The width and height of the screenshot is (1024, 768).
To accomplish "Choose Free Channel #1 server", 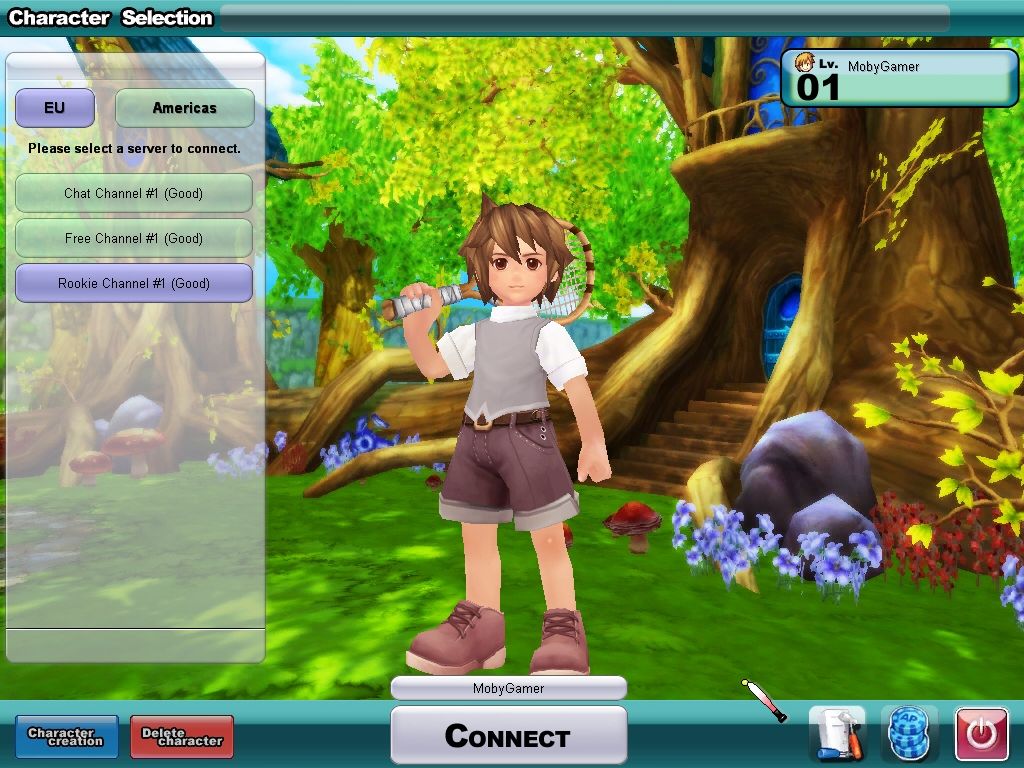I will click(x=133, y=238).
